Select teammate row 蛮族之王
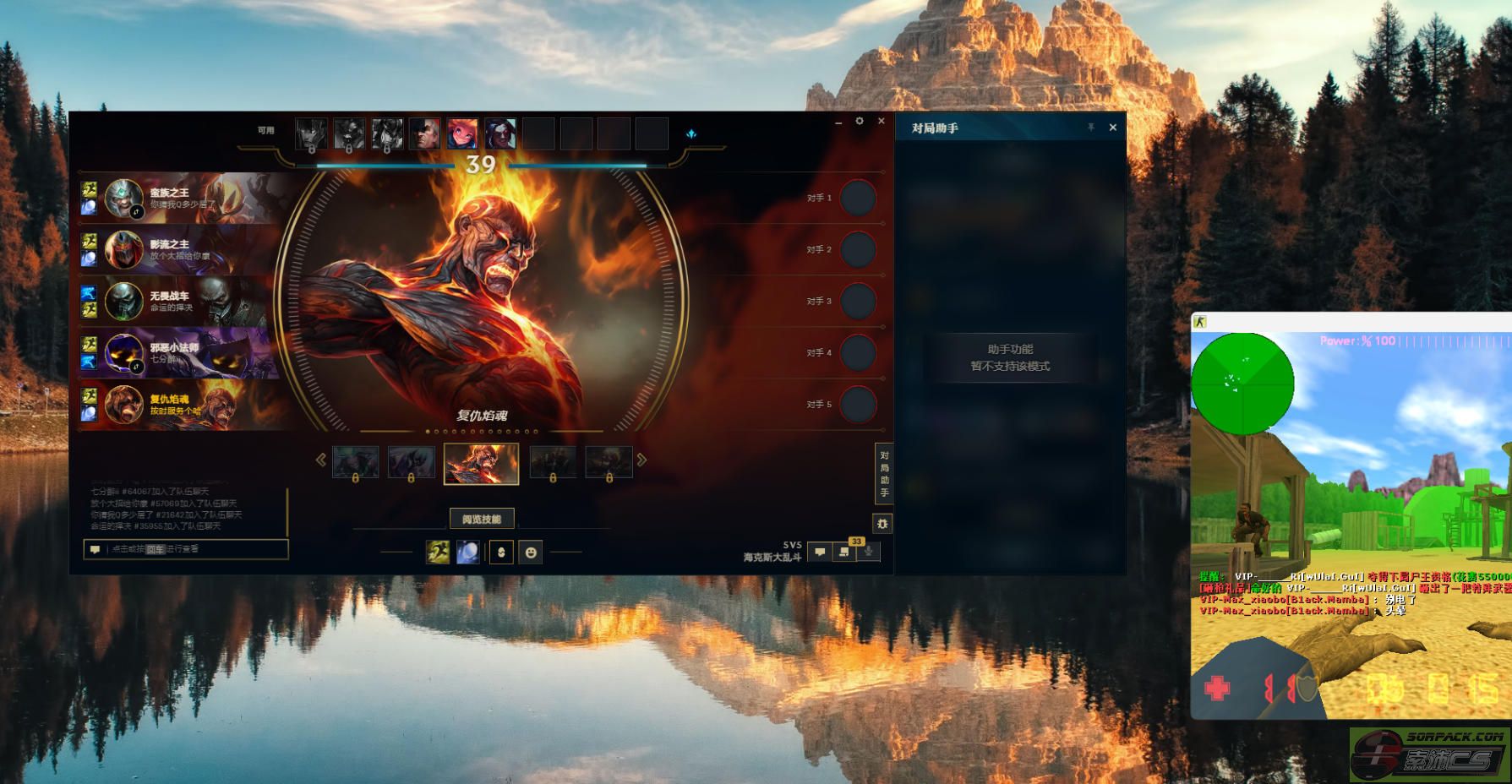 [x=186, y=199]
